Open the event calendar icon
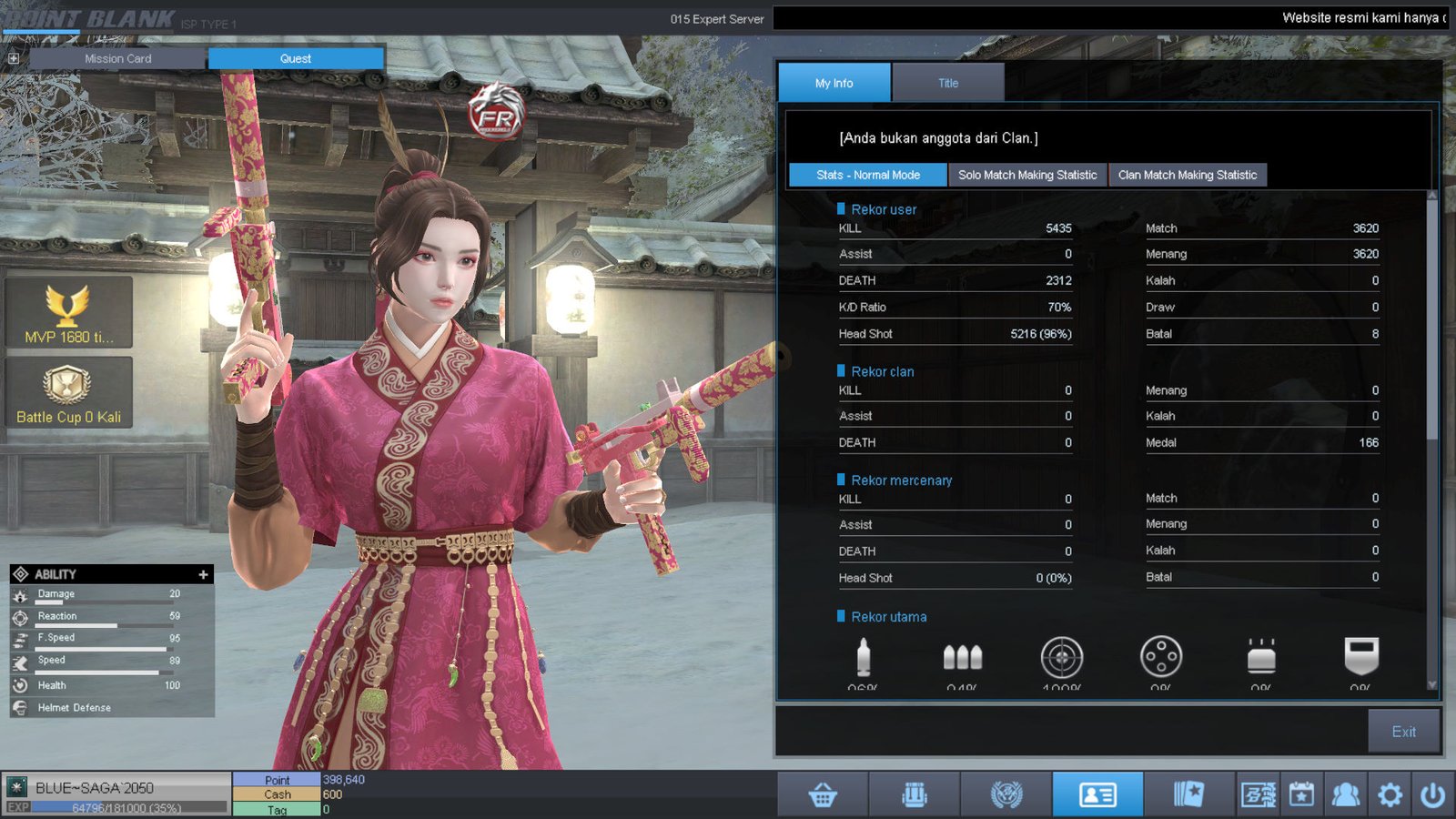Screen dimensions: 1456x819 1301,794
